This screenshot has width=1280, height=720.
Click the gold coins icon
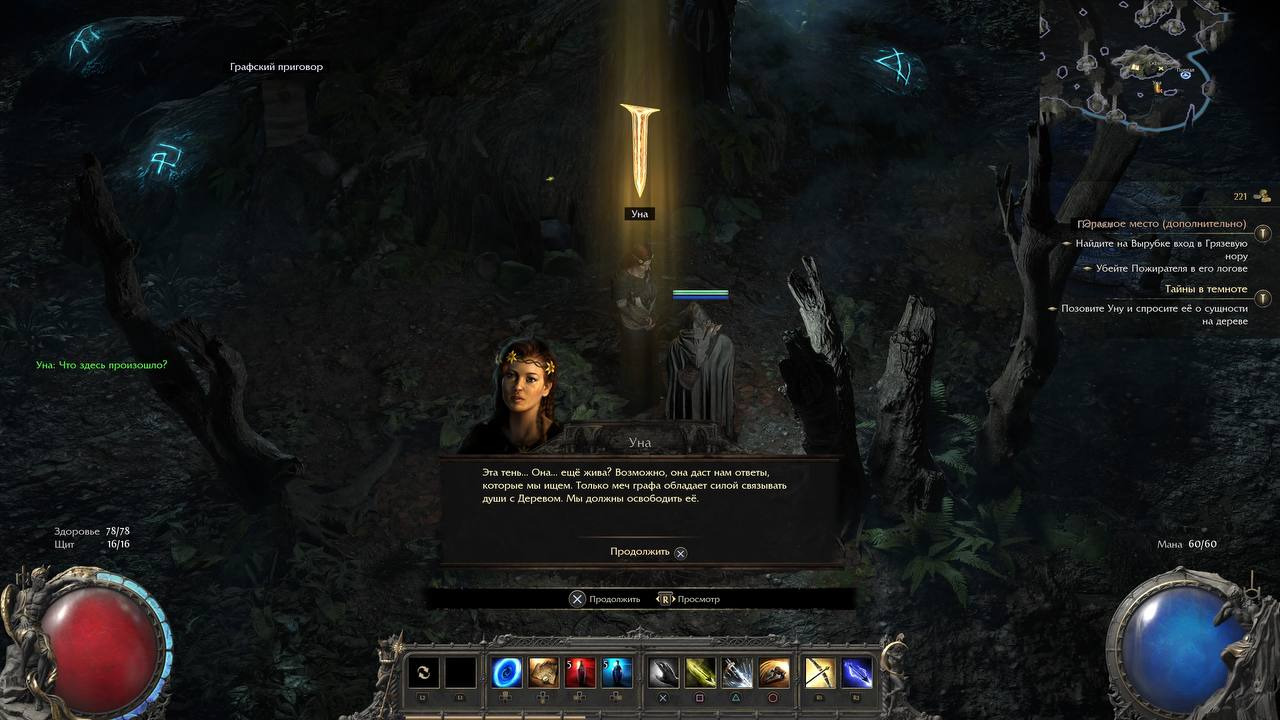pyautogui.click(x=1262, y=196)
